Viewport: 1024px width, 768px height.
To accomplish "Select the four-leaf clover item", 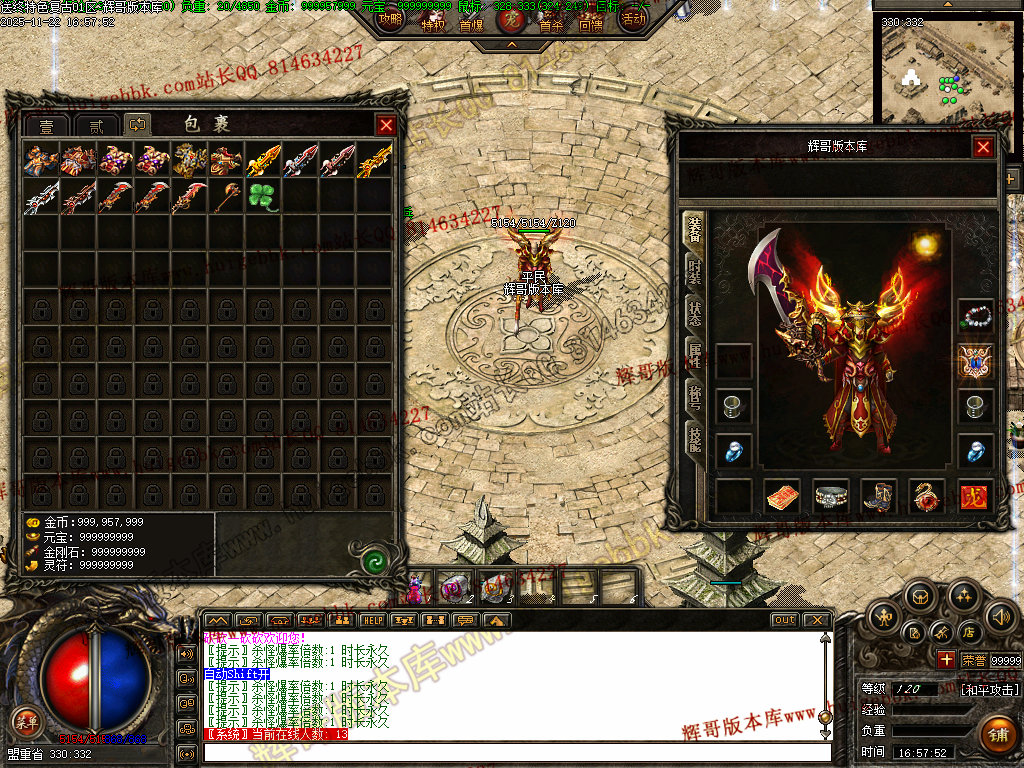I will click(x=263, y=196).
